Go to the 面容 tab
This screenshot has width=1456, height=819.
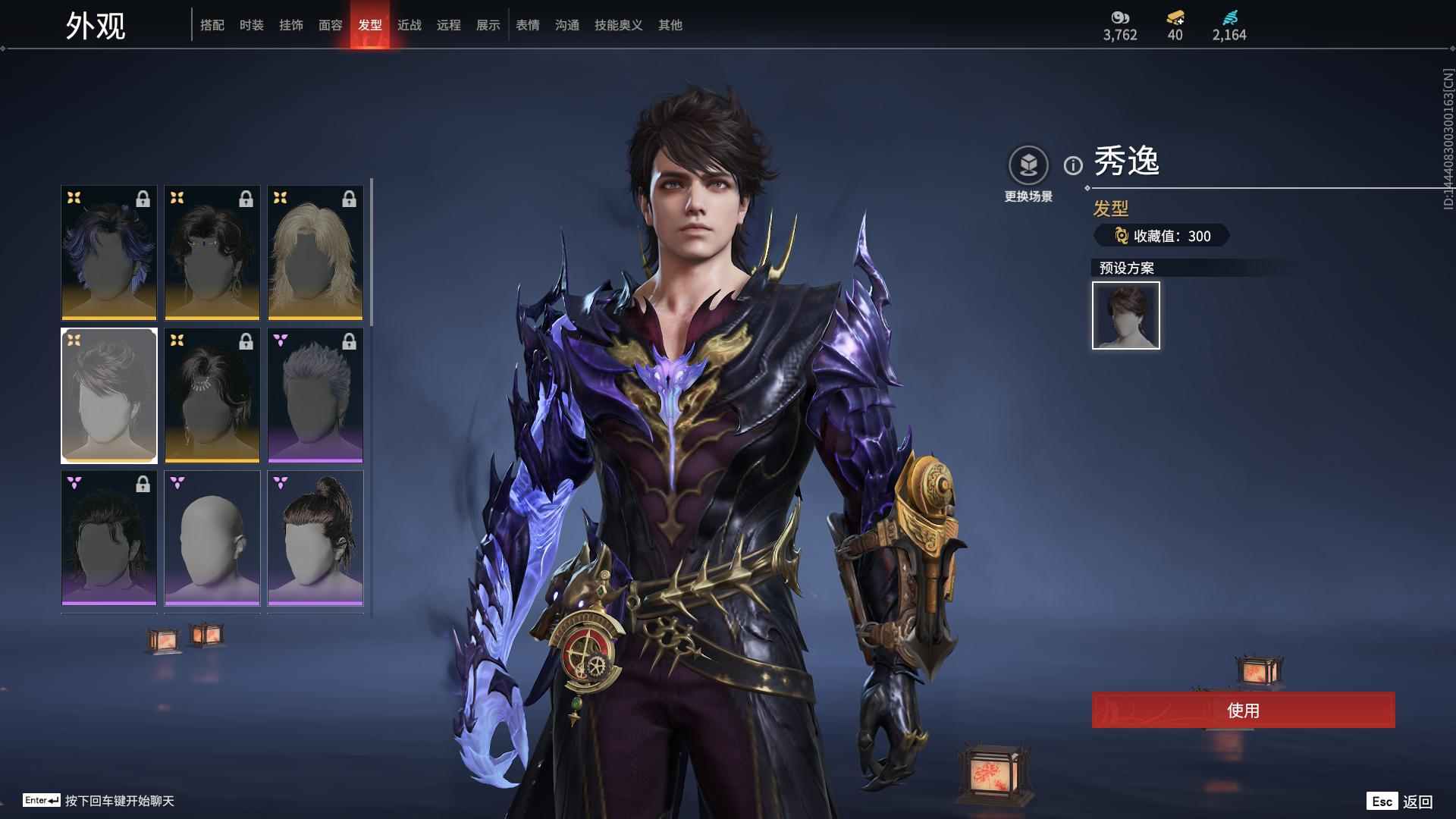(x=330, y=25)
